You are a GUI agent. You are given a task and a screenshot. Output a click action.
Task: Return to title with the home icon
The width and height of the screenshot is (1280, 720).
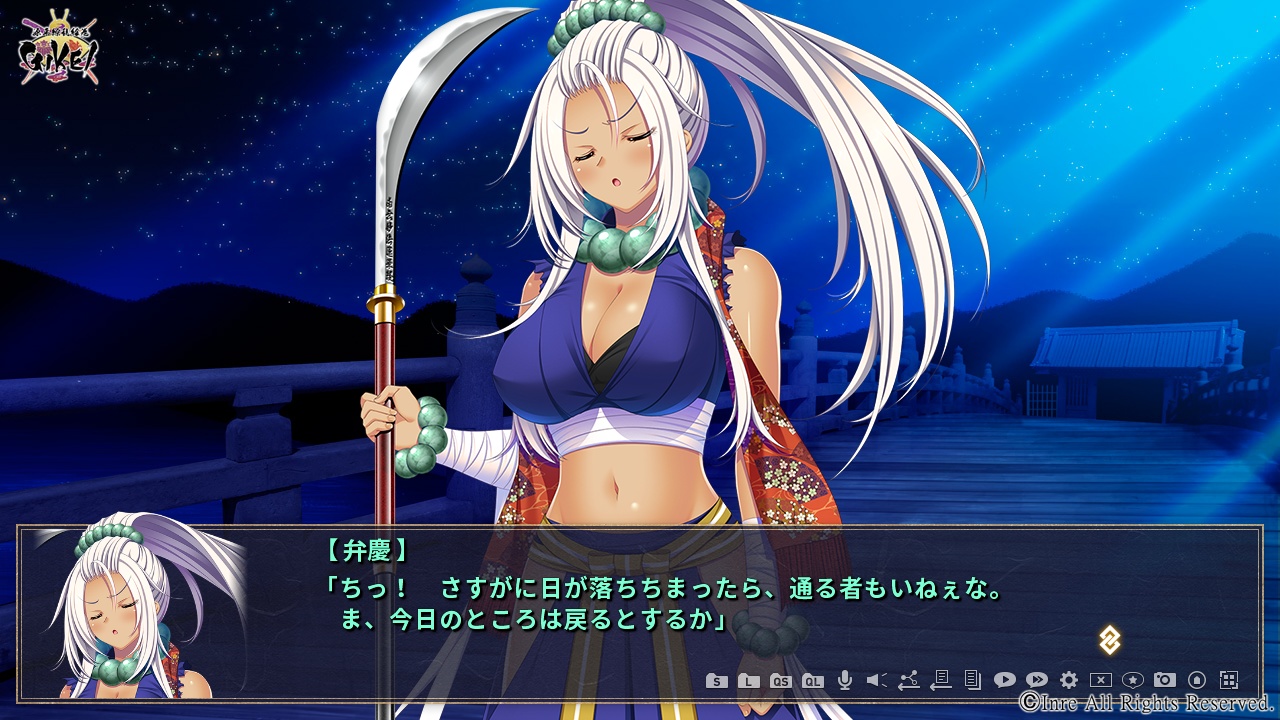tap(1196, 680)
